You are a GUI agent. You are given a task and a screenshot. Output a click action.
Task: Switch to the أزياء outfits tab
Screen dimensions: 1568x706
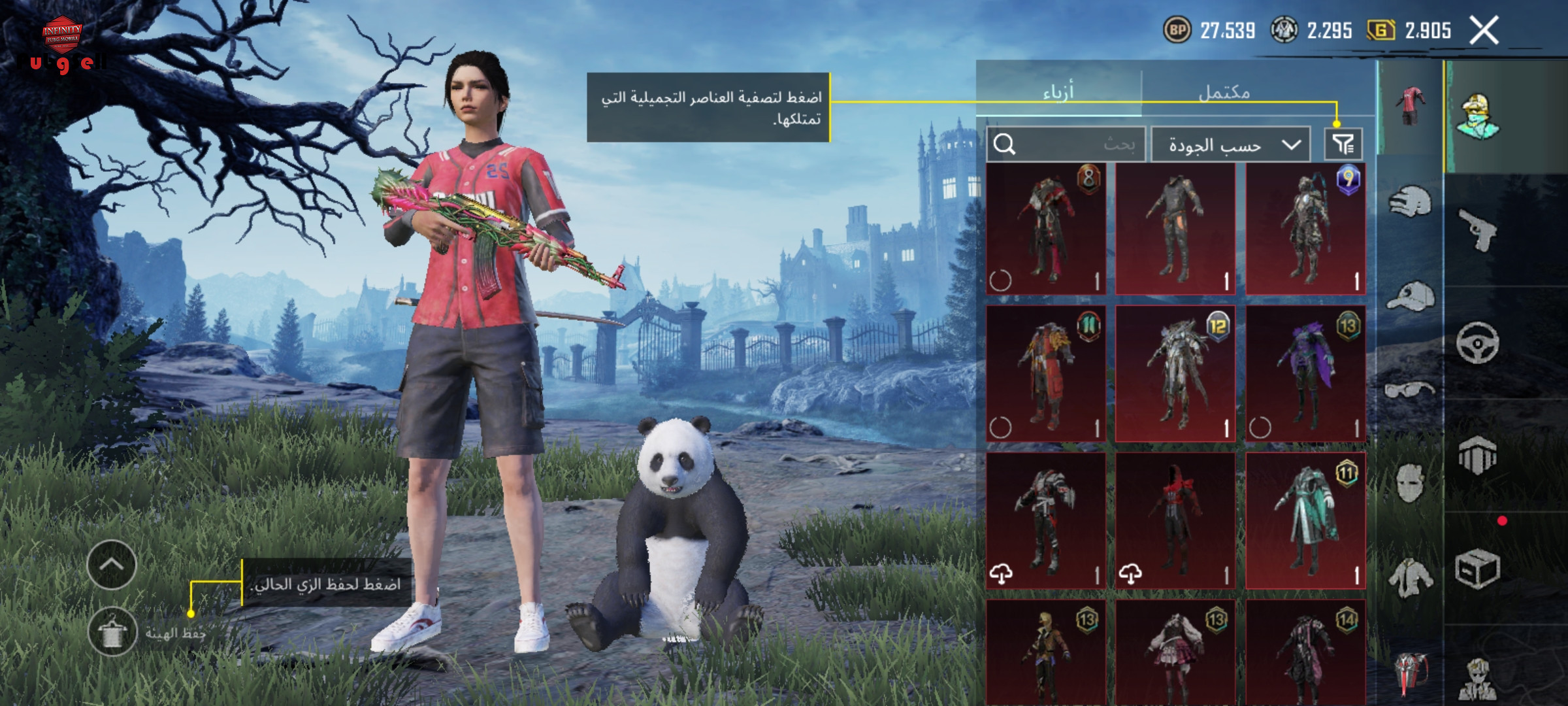pyautogui.click(x=1058, y=92)
